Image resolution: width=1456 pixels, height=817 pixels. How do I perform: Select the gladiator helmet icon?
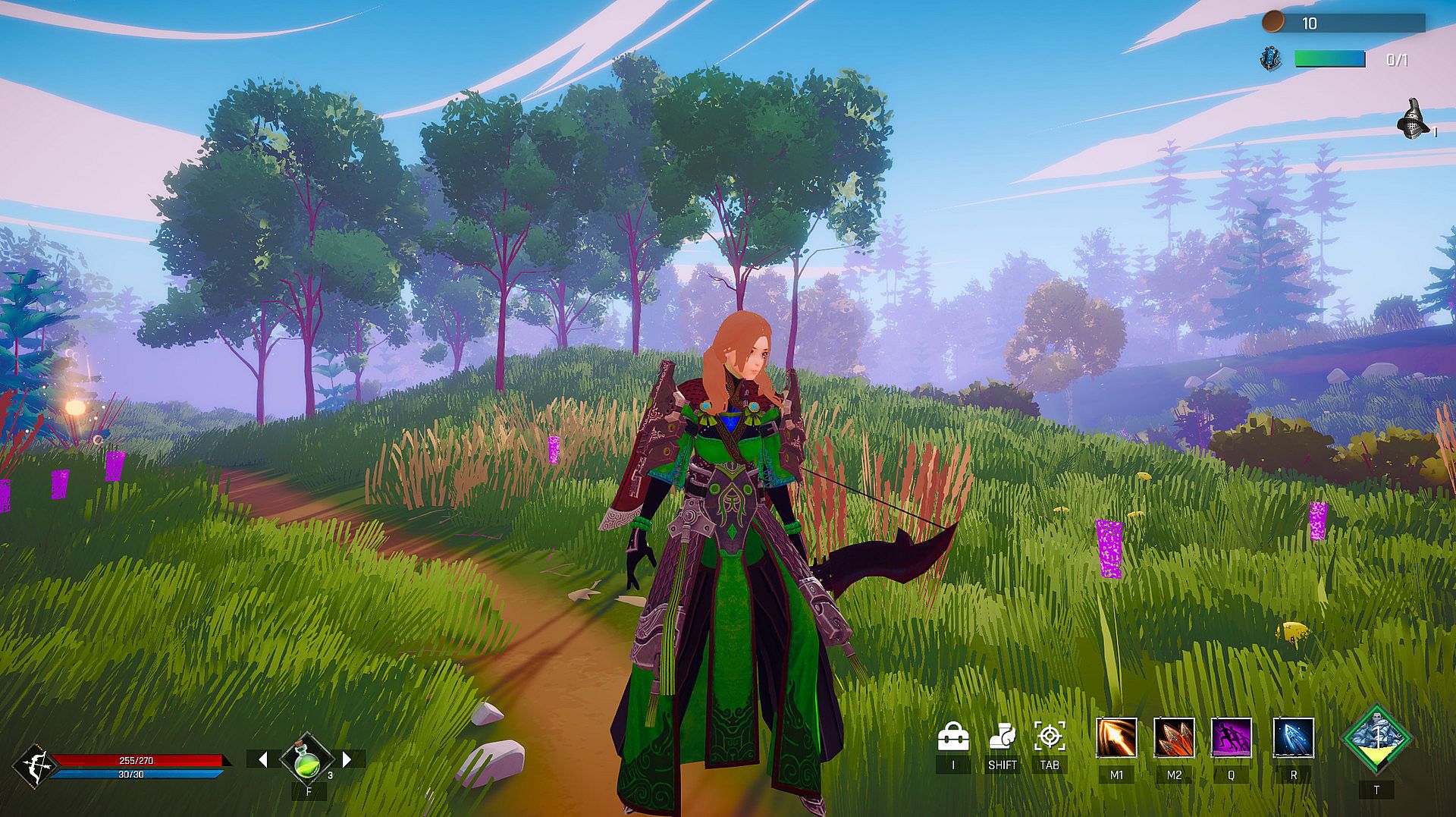pos(1411,120)
